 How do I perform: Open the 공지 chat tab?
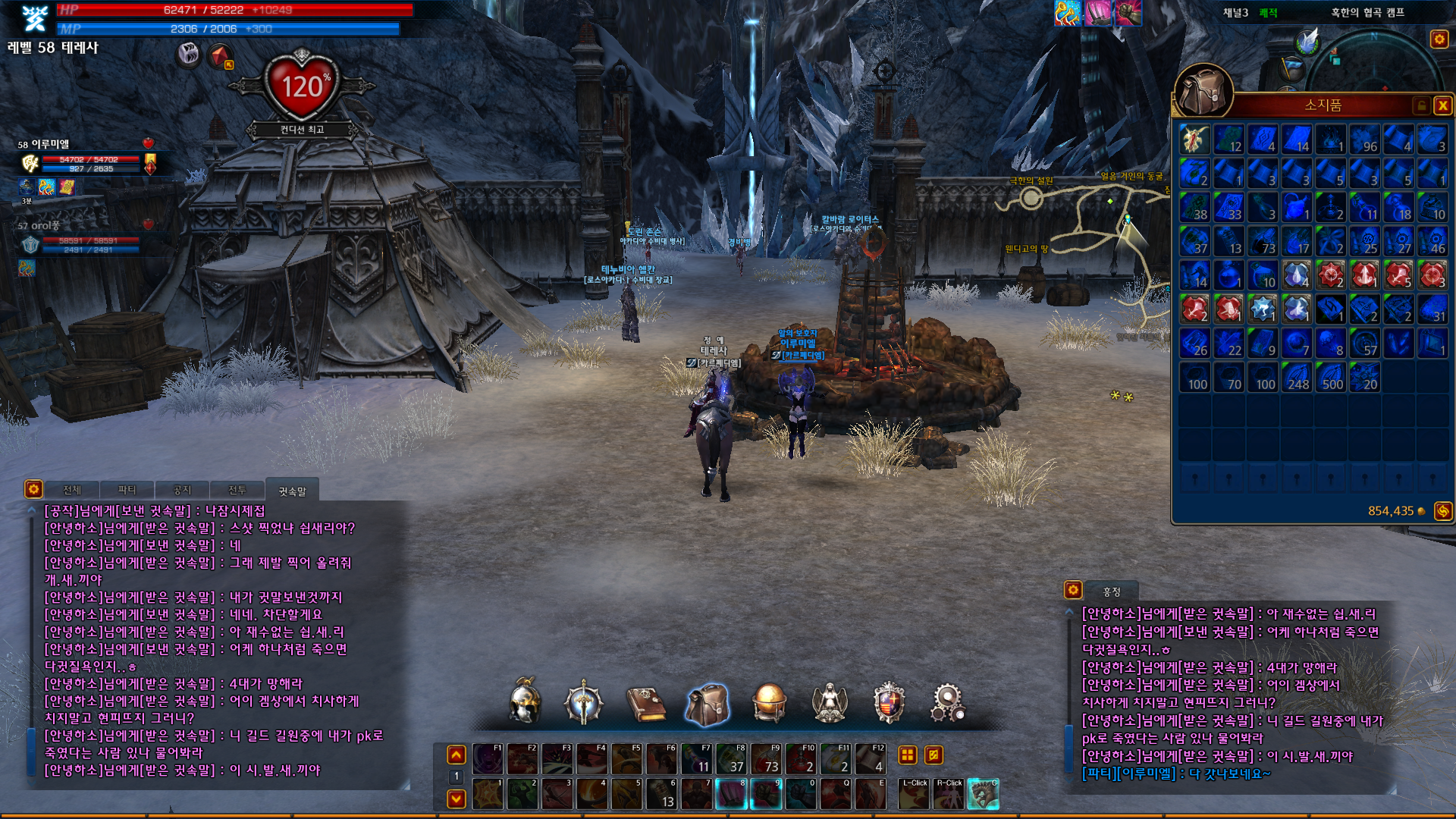click(x=182, y=490)
